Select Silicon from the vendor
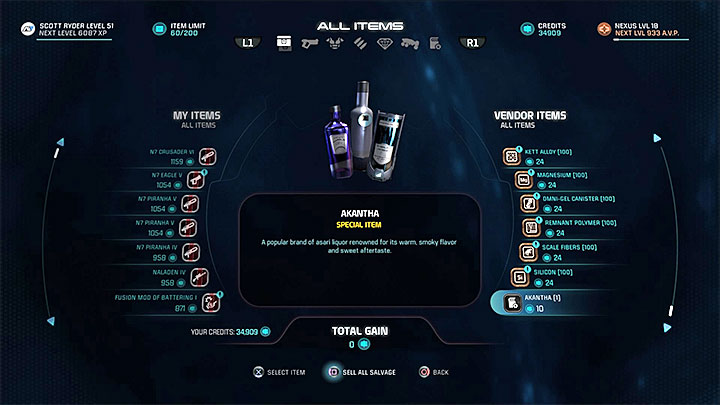The image size is (720, 405). coord(519,275)
